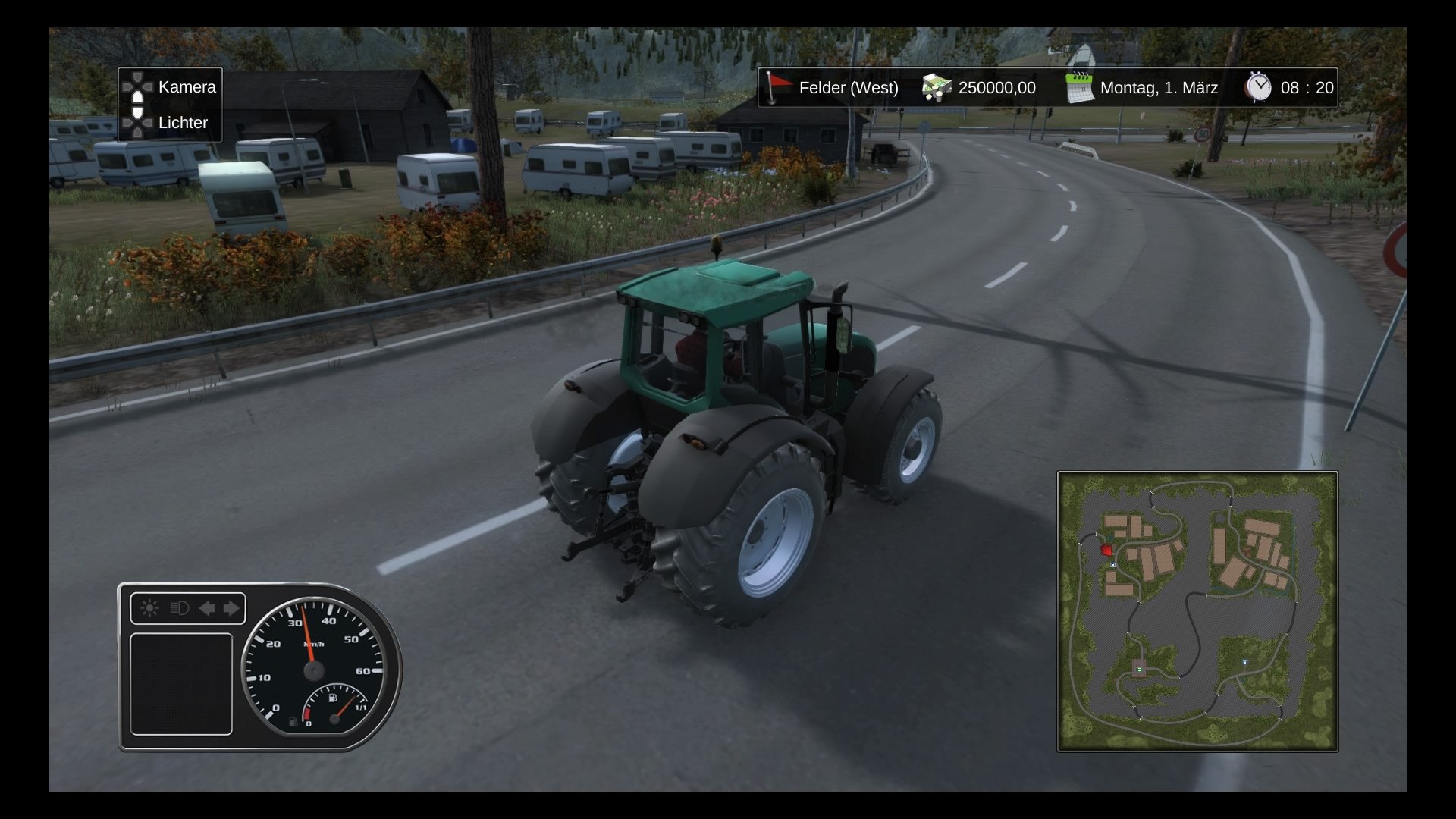Screen dimensions: 1456x819
Task: Open the minimap of the farm area
Action: tap(1197, 611)
